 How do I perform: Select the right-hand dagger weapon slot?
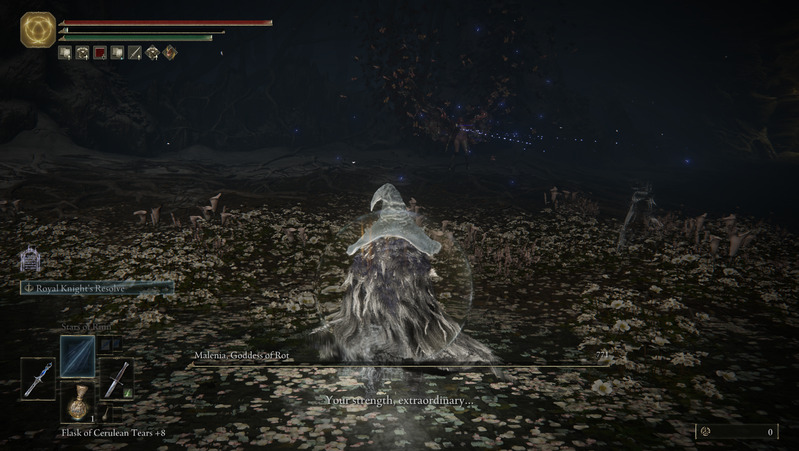pyautogui.click(x=115, y=379)
